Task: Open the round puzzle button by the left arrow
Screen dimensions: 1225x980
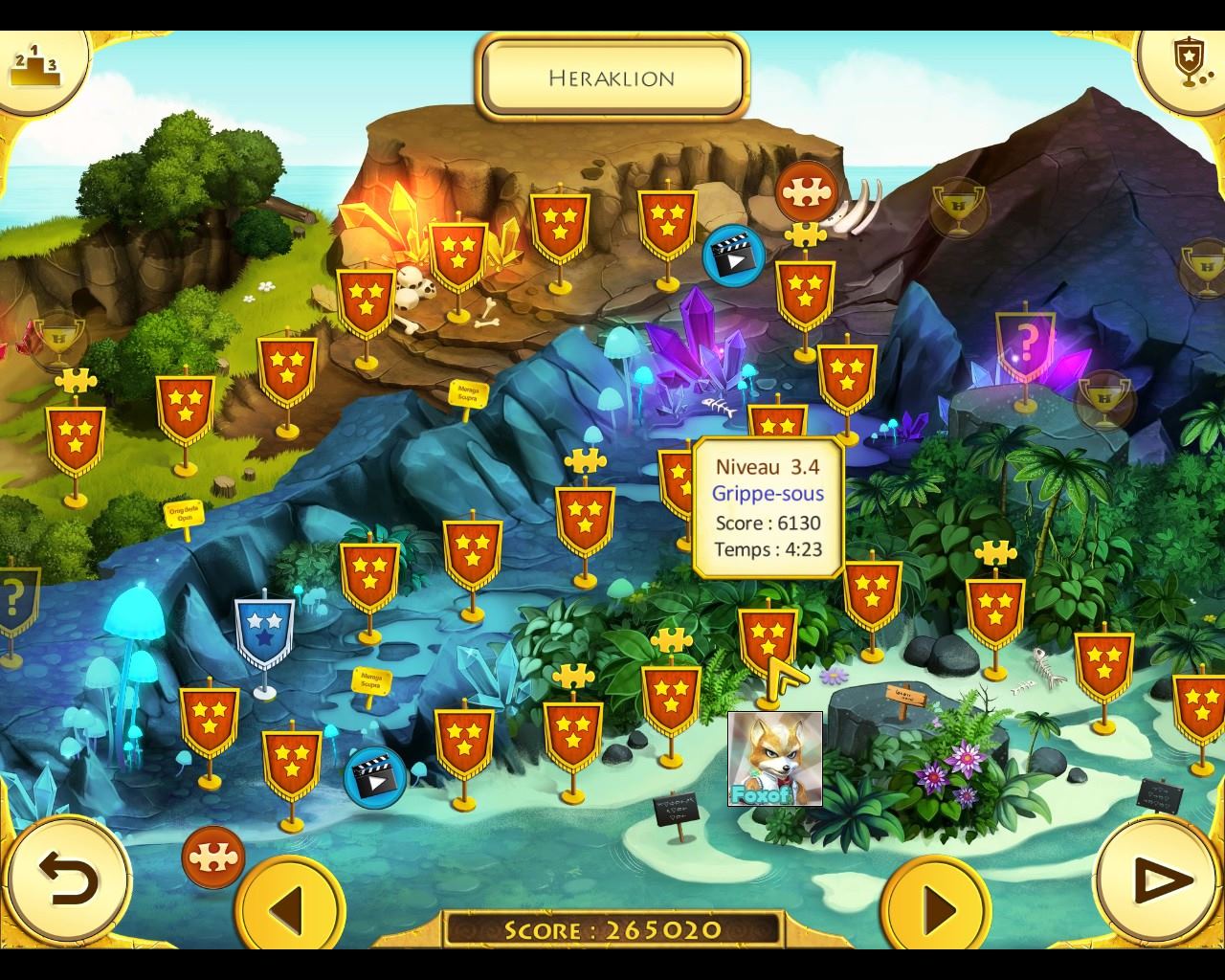Action: point(212,857)
